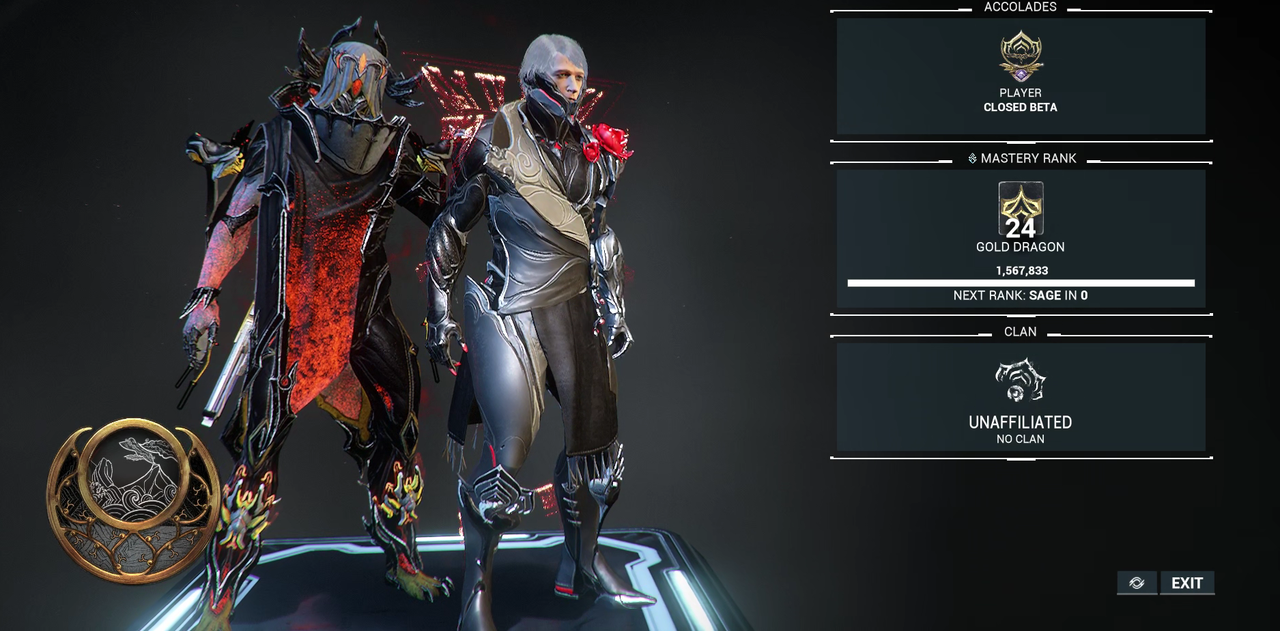Viewport: 1280px width, 631px height.
Task: Open the Gold Dragon mastery rank panel
Action: pos(1020,238)
